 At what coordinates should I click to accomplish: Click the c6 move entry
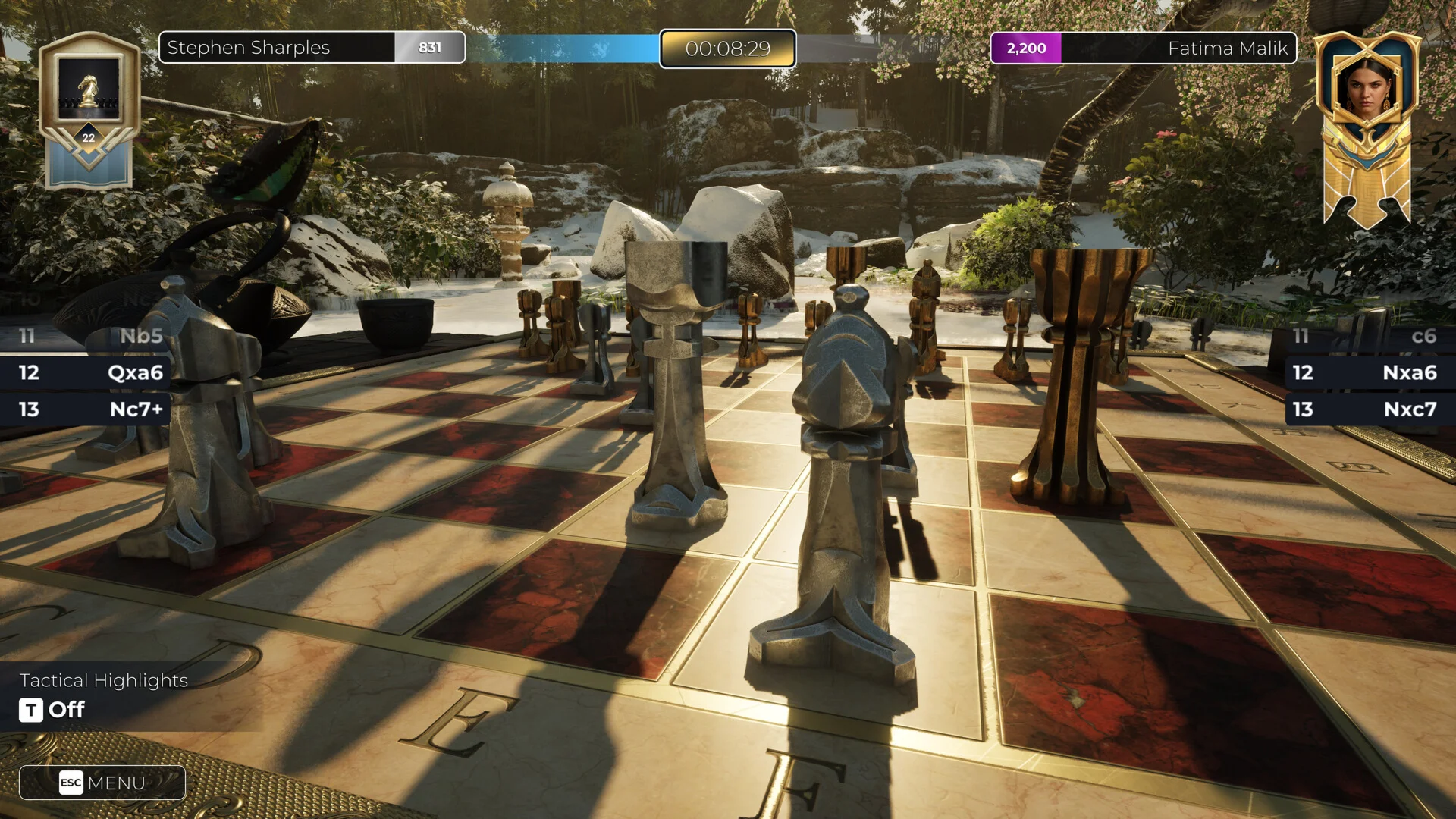[x=1423, y=336]
